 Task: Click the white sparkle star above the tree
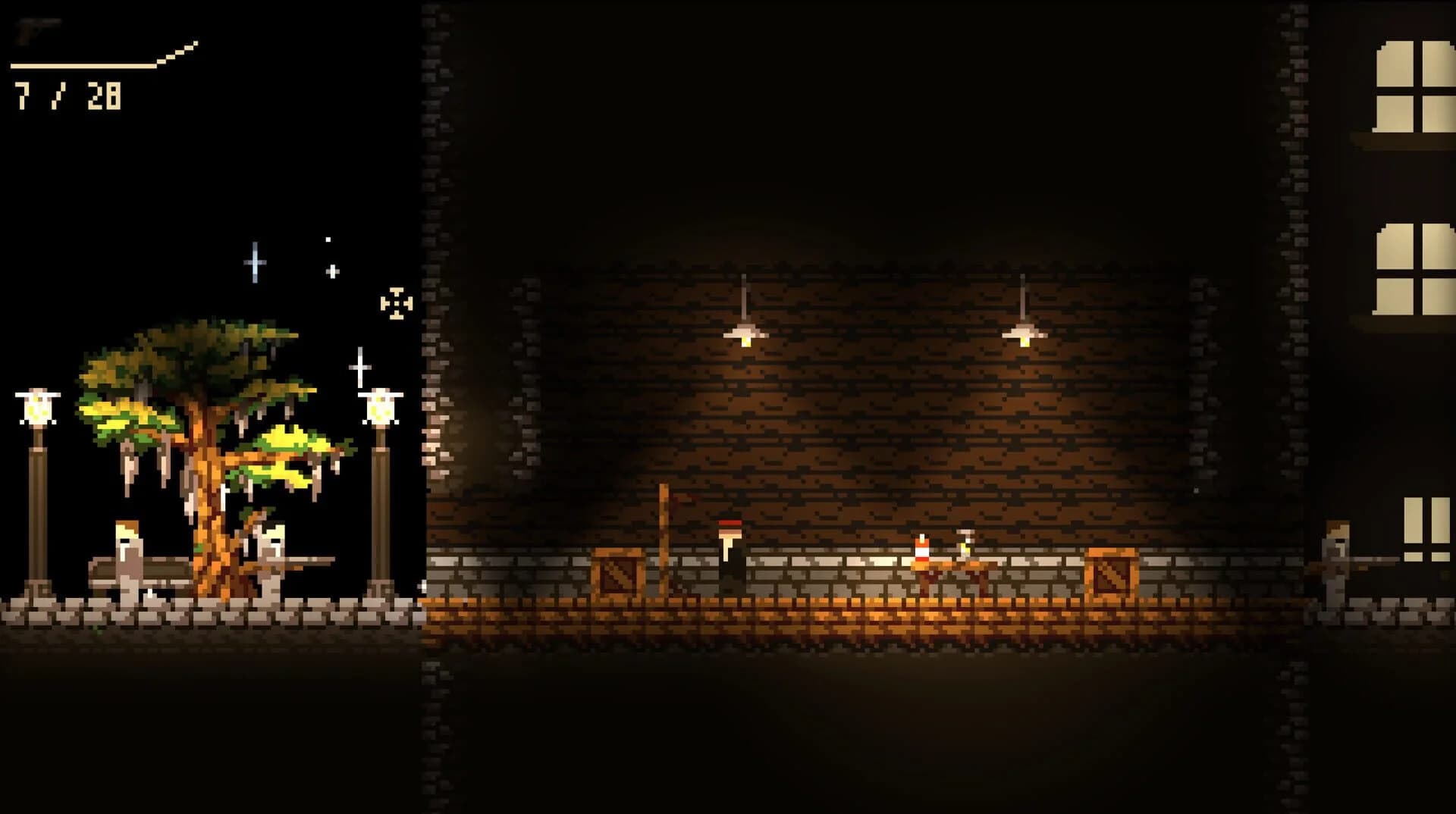pyautogui.click(x=253, y=261)
